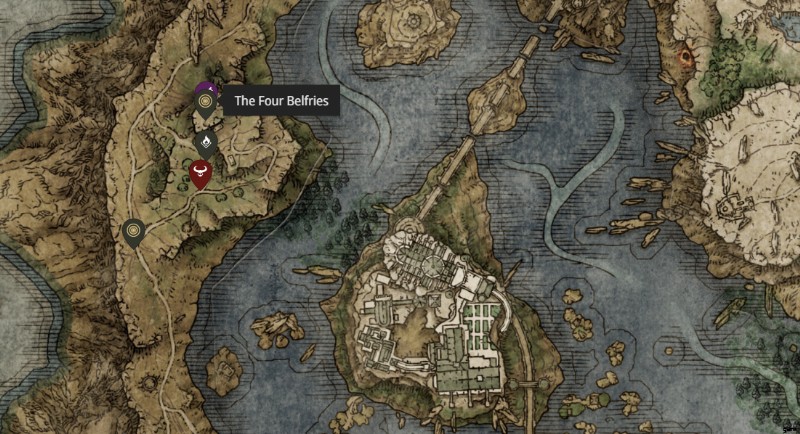Click the white flame map marker
This screenshot has width=800, height=434.
tap(206, 141)
